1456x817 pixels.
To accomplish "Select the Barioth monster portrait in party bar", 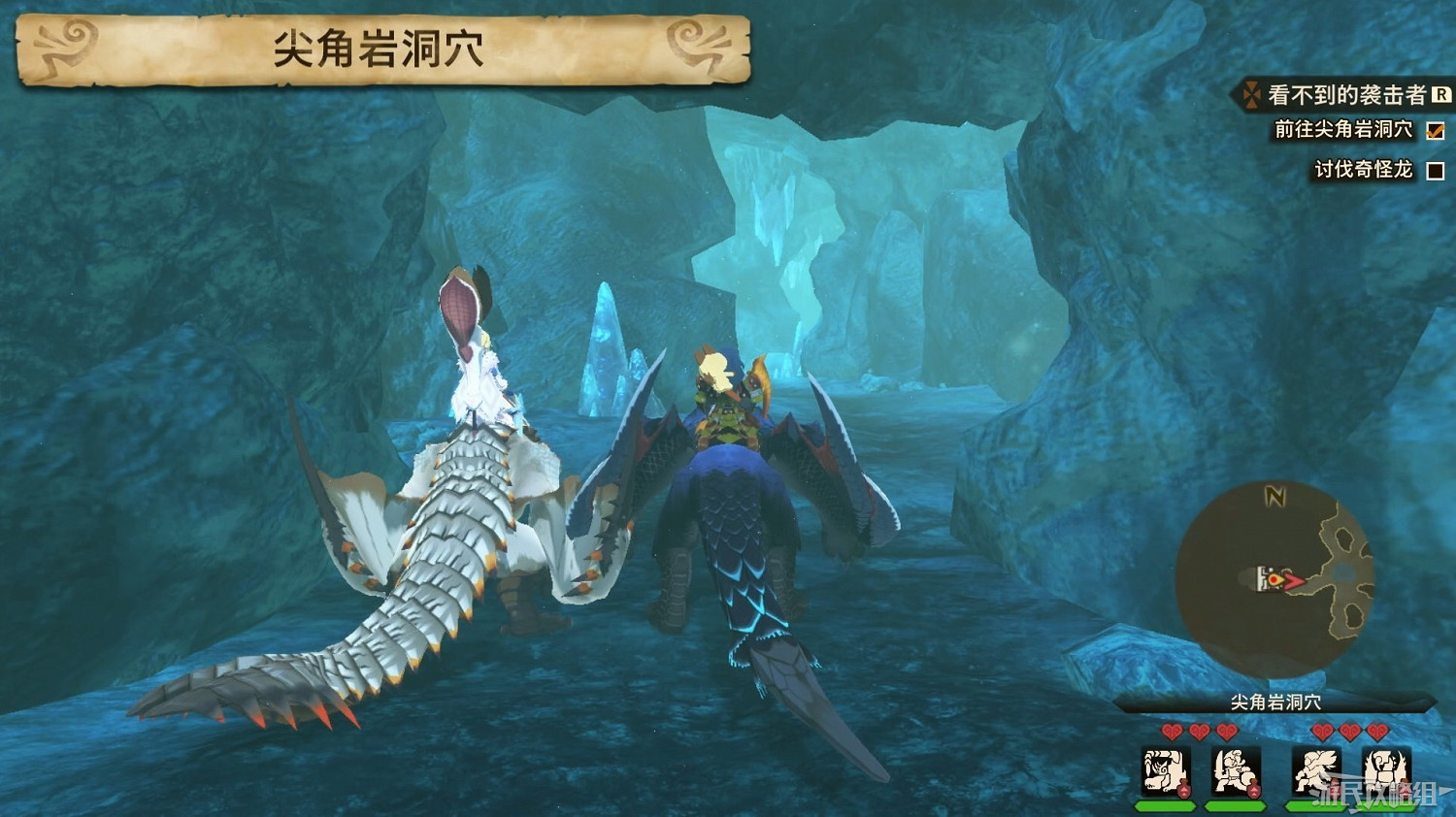I will click(x=1166, y=770).
